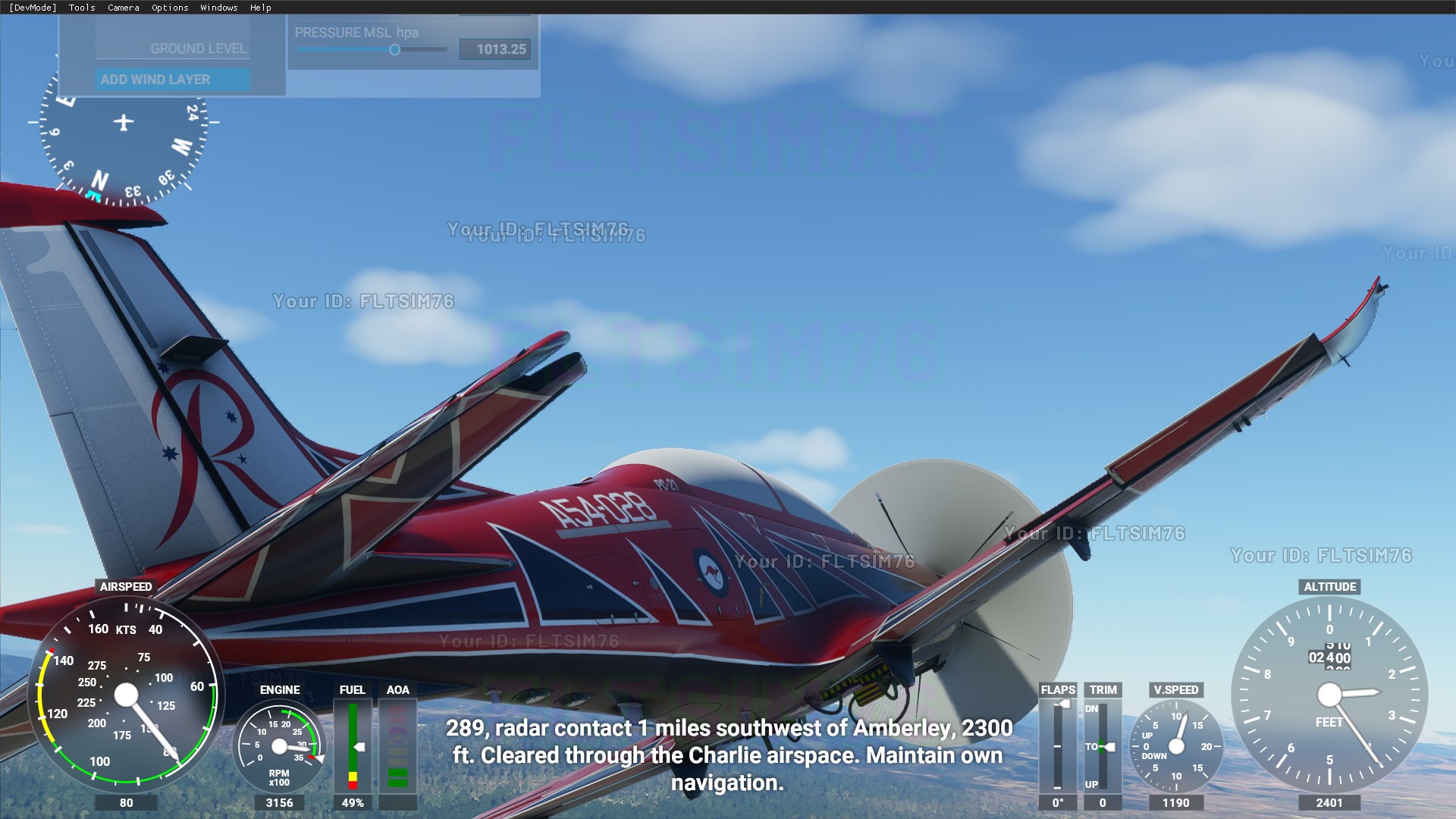
Task: Click the AOA indicator strip
Action: pos(398,747)
